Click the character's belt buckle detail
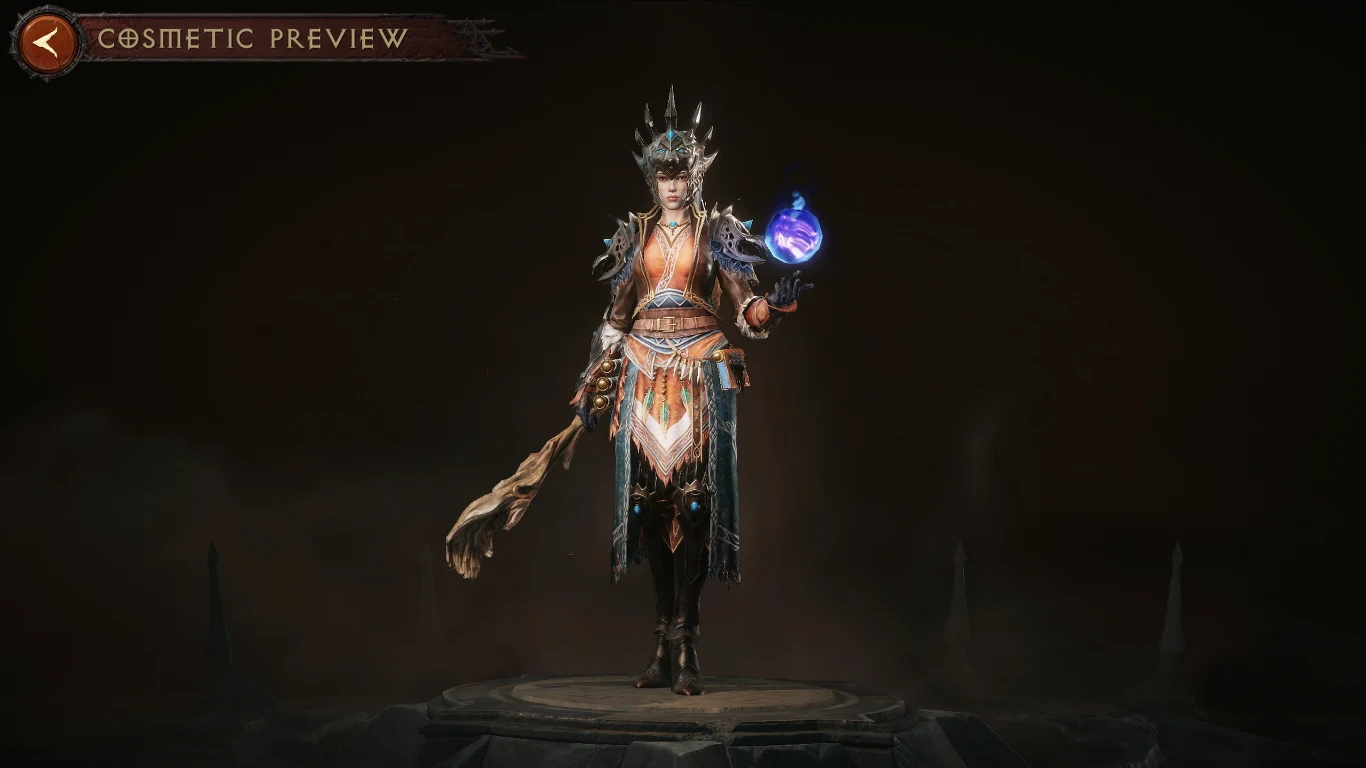 (x=668, y=324)
